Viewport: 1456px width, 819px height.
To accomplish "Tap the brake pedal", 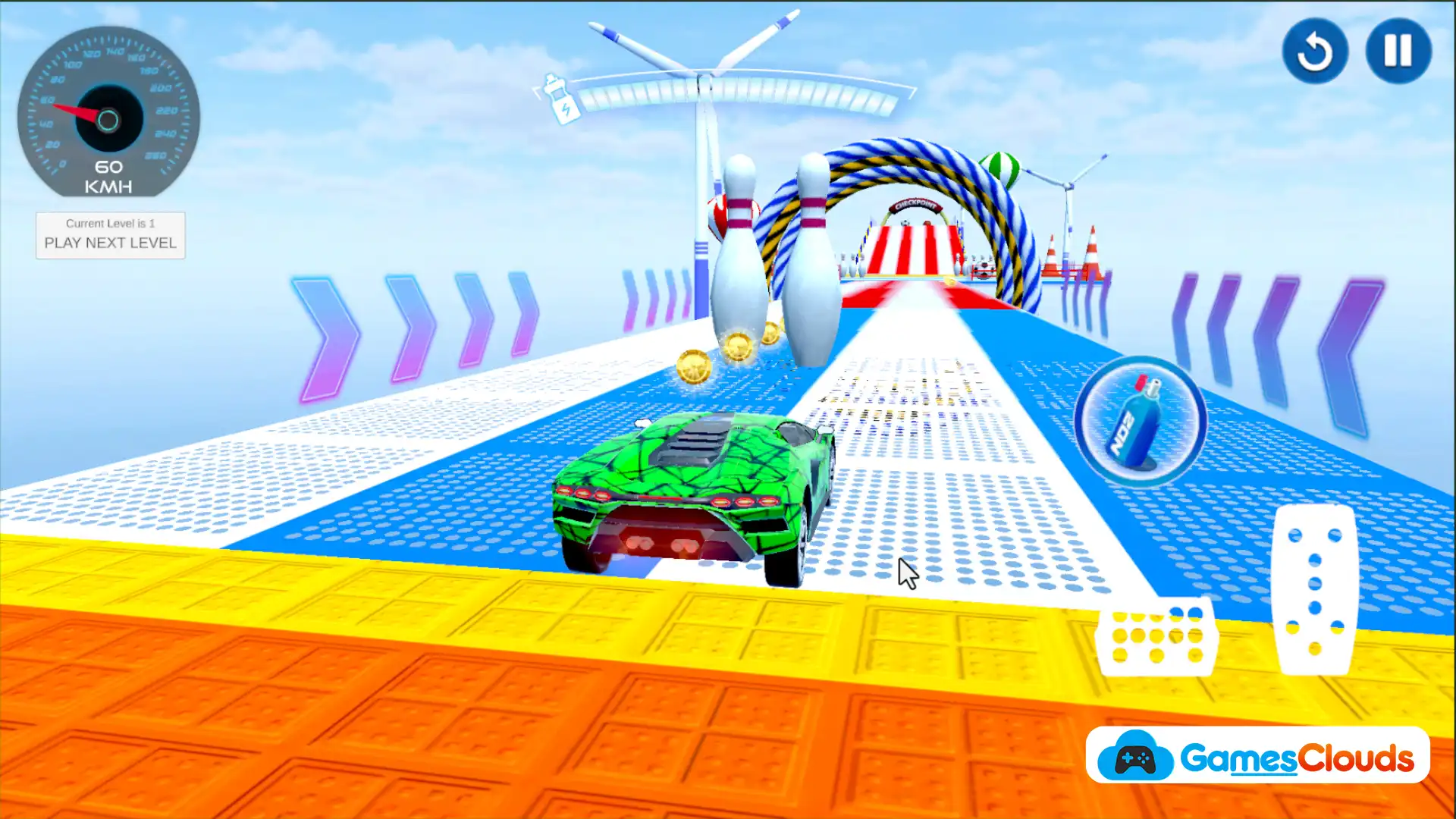I will tap(1156, 639).
